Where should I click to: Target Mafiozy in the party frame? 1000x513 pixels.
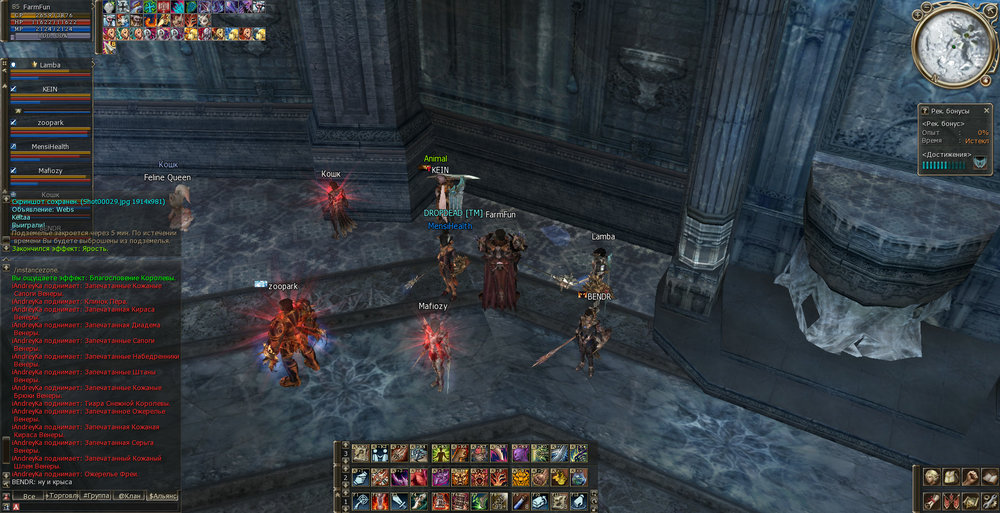point(50,170)
